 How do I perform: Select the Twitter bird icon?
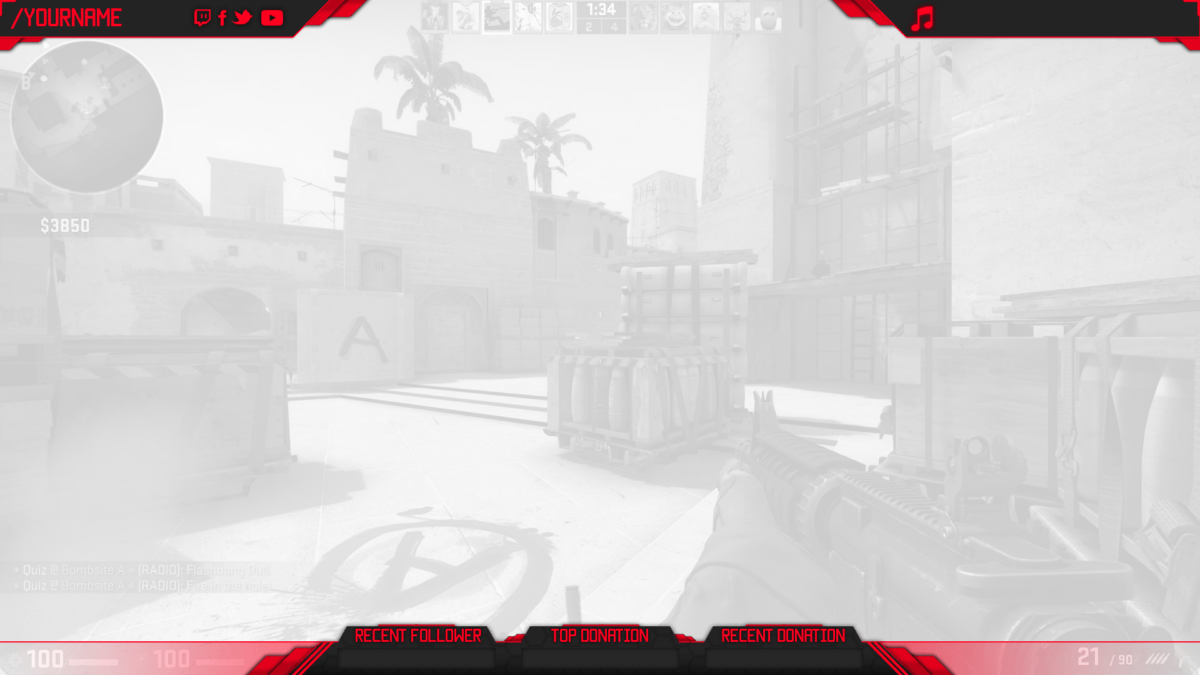243,18
